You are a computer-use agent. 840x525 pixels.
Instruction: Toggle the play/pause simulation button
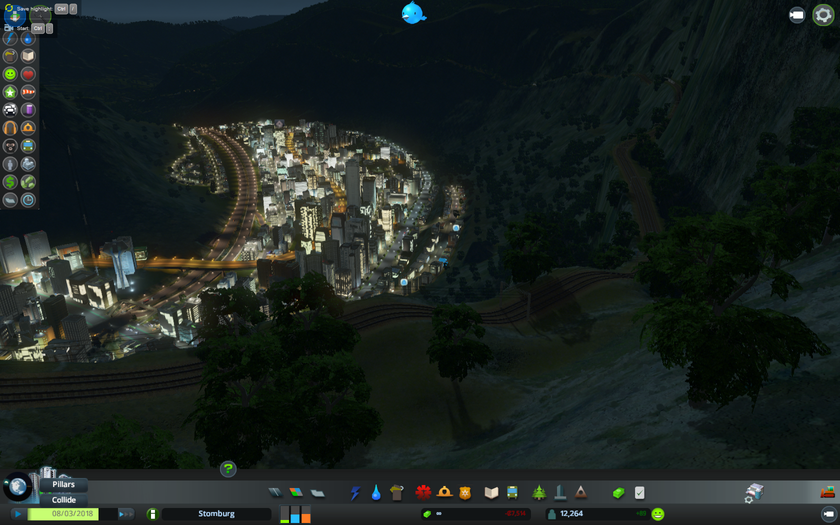click(17, 514)
